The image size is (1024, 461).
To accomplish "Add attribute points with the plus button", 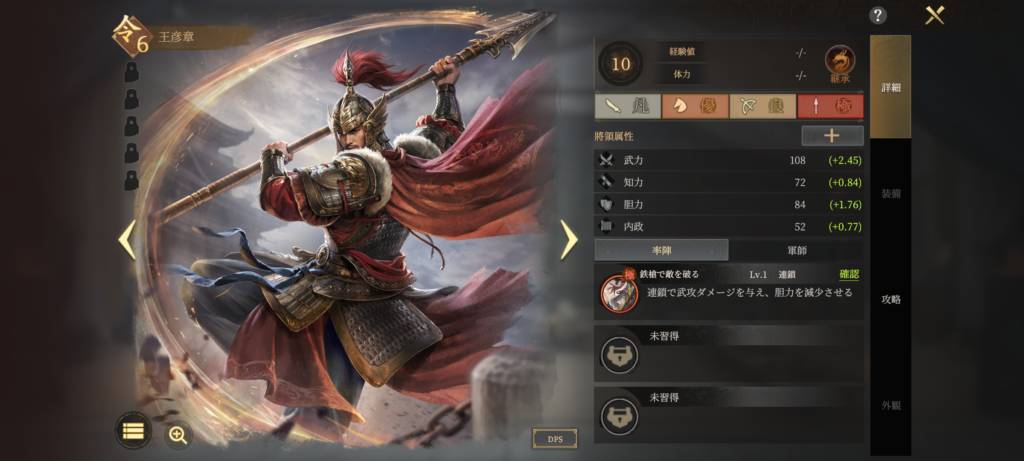I will [832, 136].
